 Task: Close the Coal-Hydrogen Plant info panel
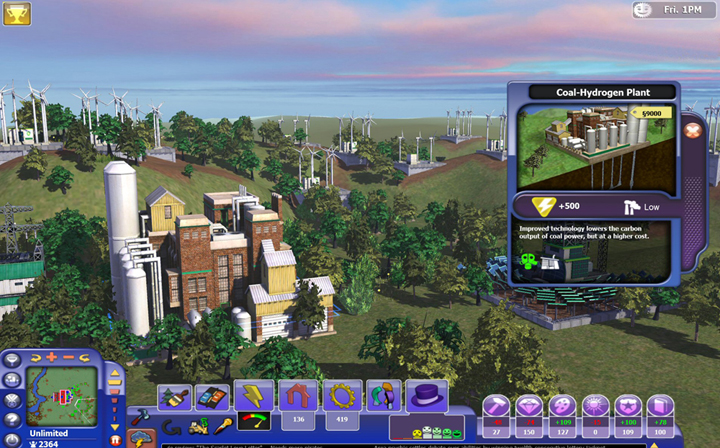tap(691, 131)
